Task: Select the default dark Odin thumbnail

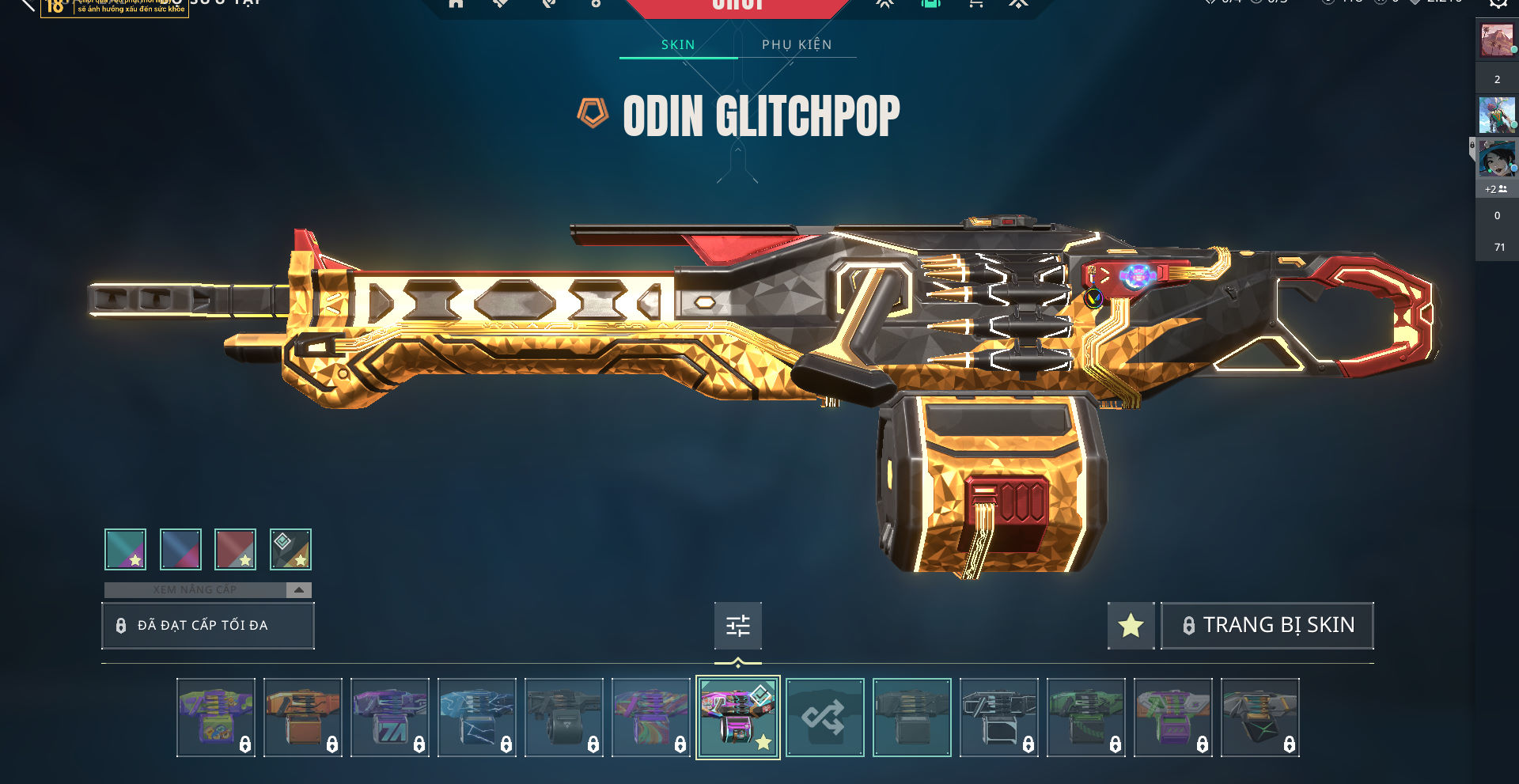Action: click(x=911, y=718)
